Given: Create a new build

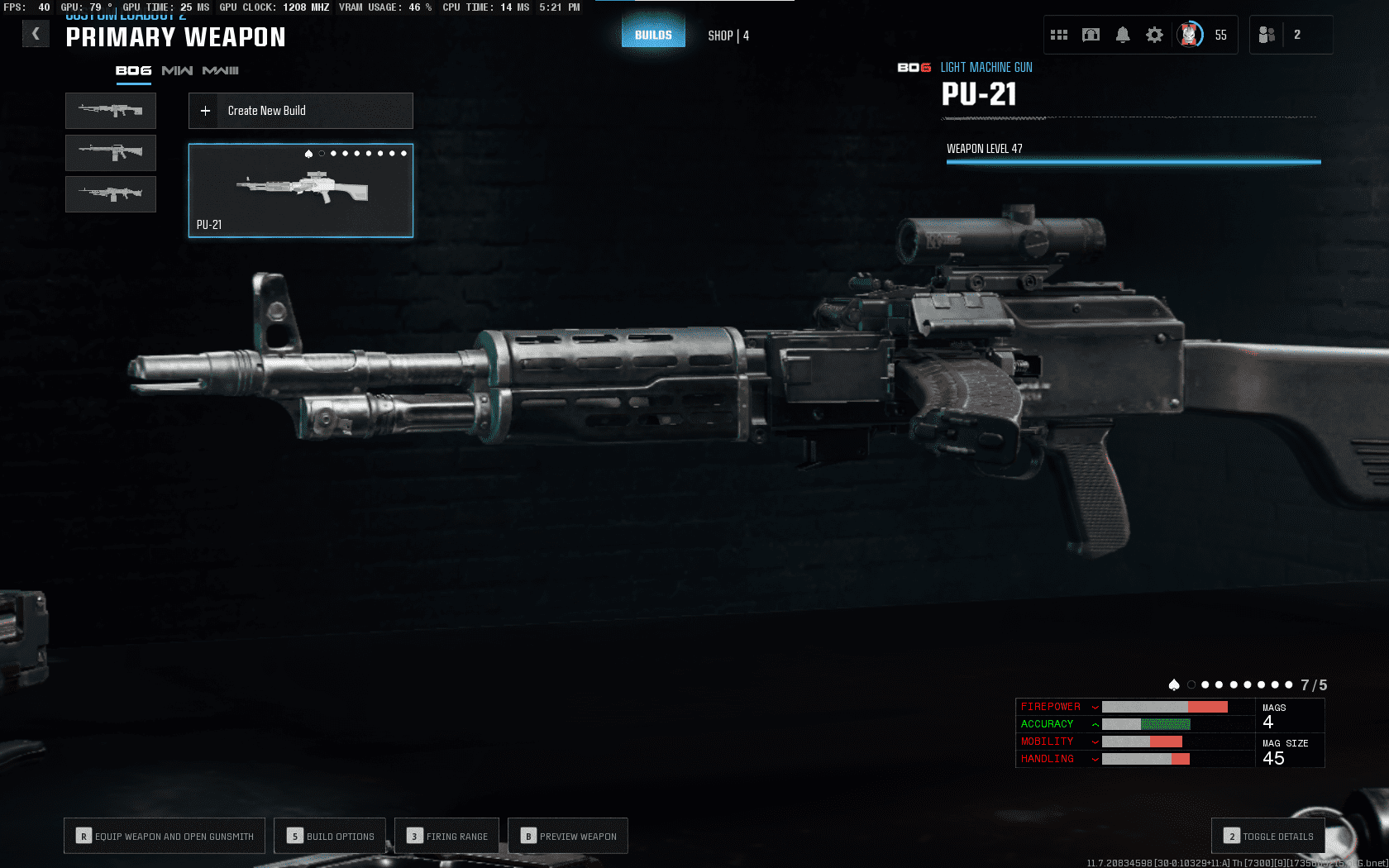Looking at the screenshot, I should (301, 111).
